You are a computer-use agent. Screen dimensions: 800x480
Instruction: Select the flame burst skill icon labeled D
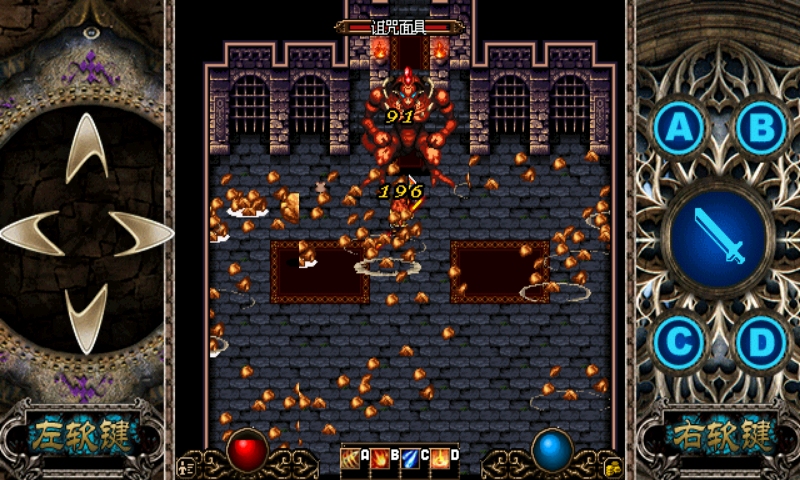tap(441, 457)
